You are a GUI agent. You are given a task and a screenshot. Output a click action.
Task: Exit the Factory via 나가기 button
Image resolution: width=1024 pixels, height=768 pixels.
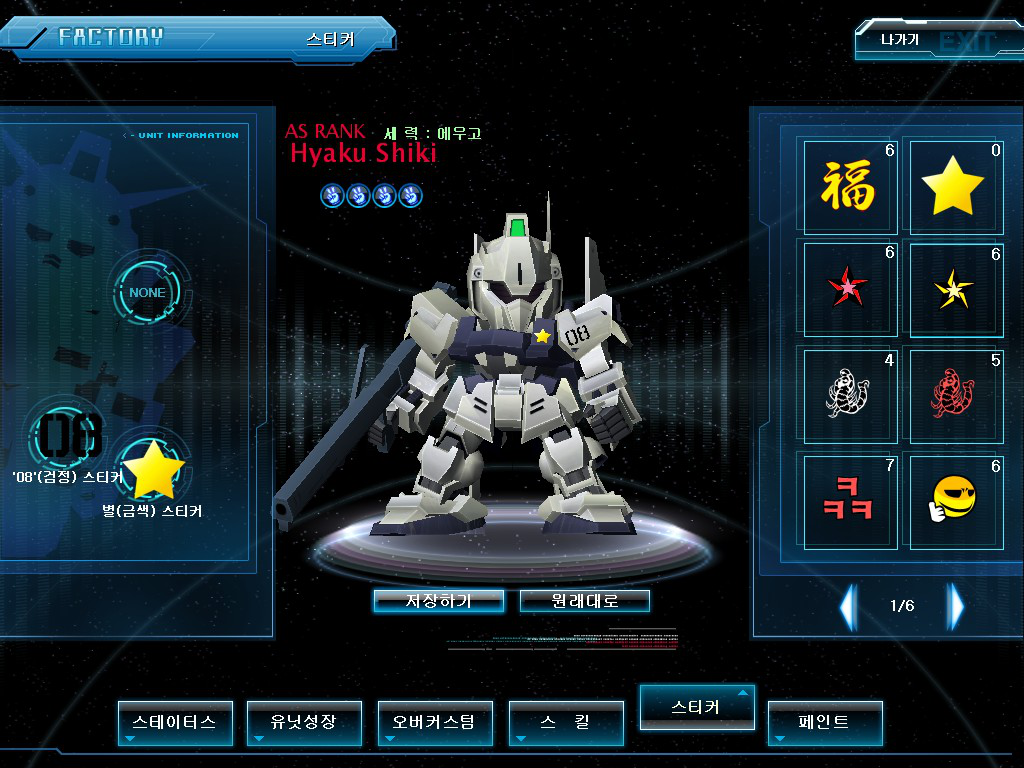click(900, 41)
